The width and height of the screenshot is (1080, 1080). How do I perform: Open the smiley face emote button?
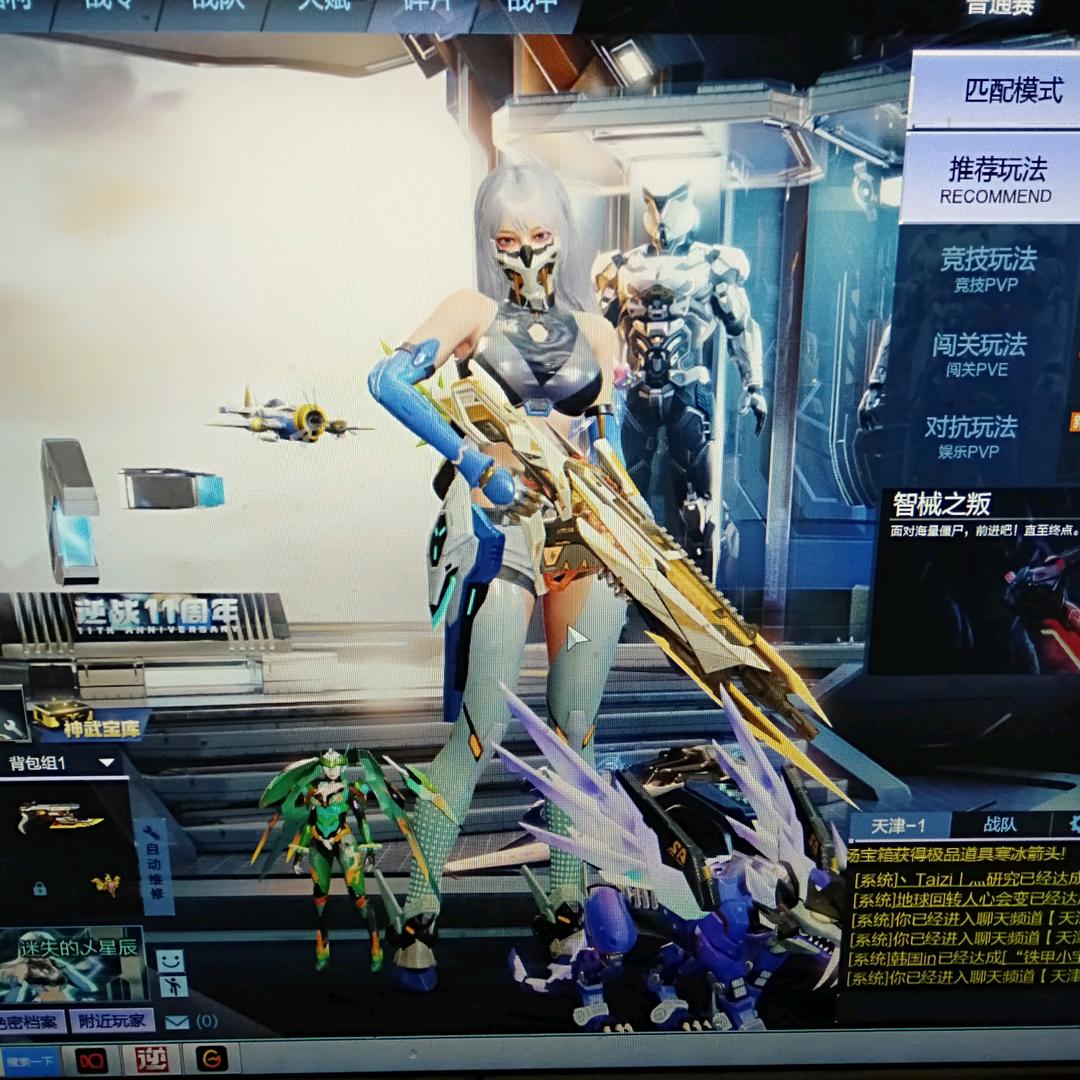tap(171, 961)
